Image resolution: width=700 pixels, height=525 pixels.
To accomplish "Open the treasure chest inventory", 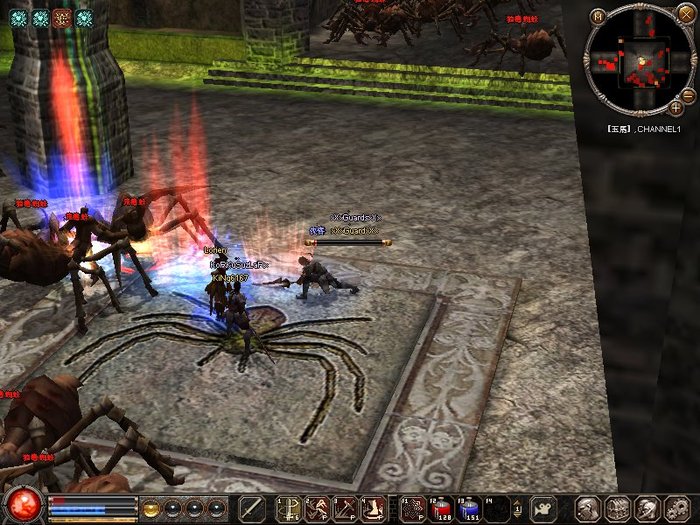I will (618, 508).
